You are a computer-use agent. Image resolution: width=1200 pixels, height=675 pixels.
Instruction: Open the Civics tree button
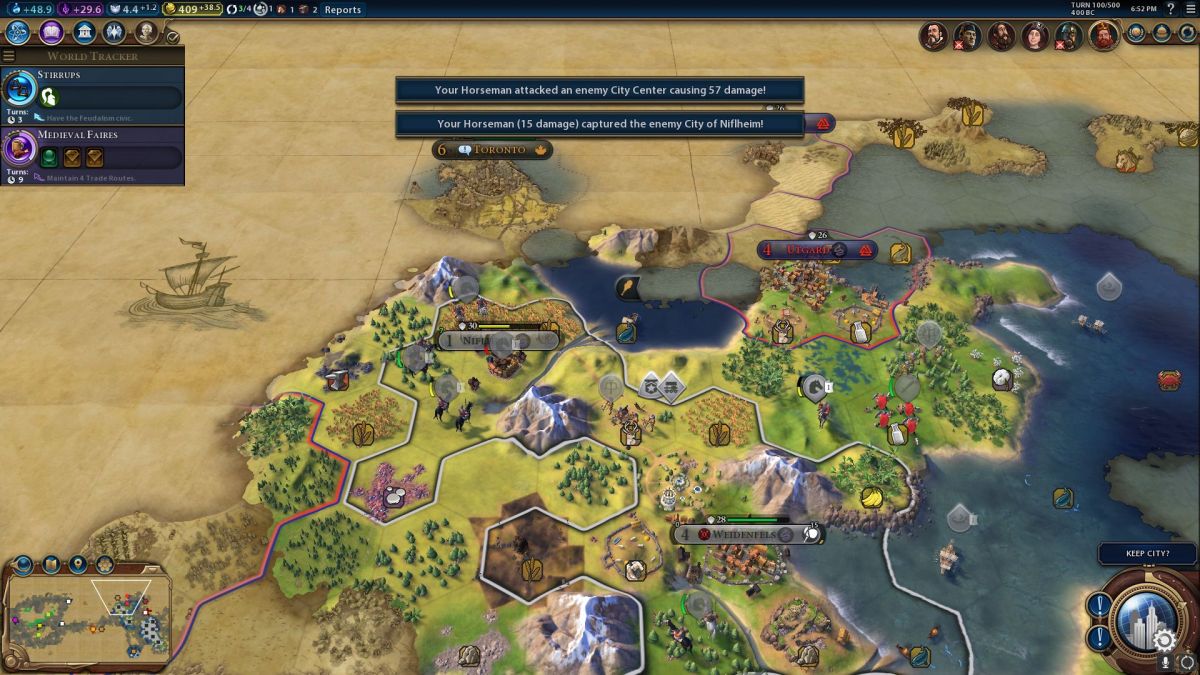pos(51,32)
